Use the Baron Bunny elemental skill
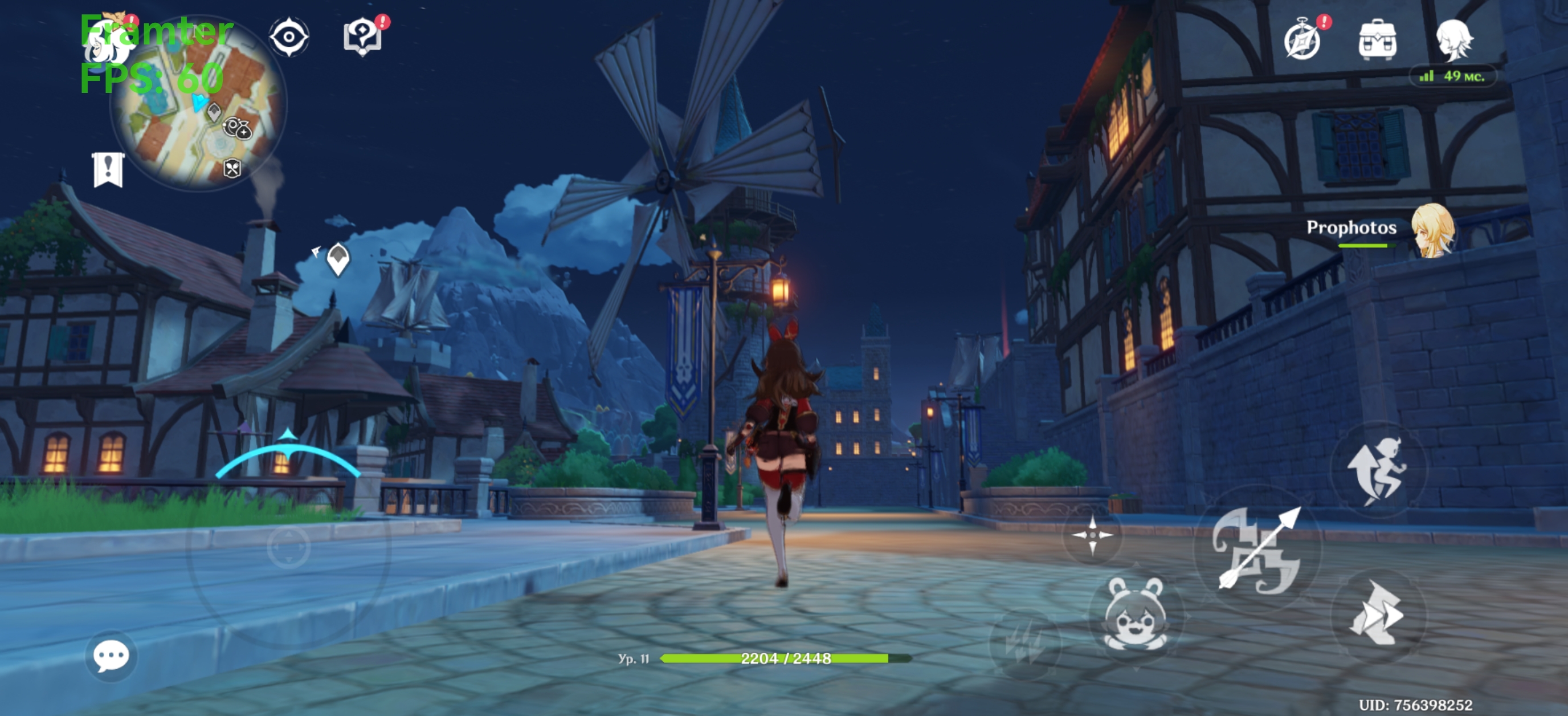This screenshot has height=716, width=1568. [1136, 614]
